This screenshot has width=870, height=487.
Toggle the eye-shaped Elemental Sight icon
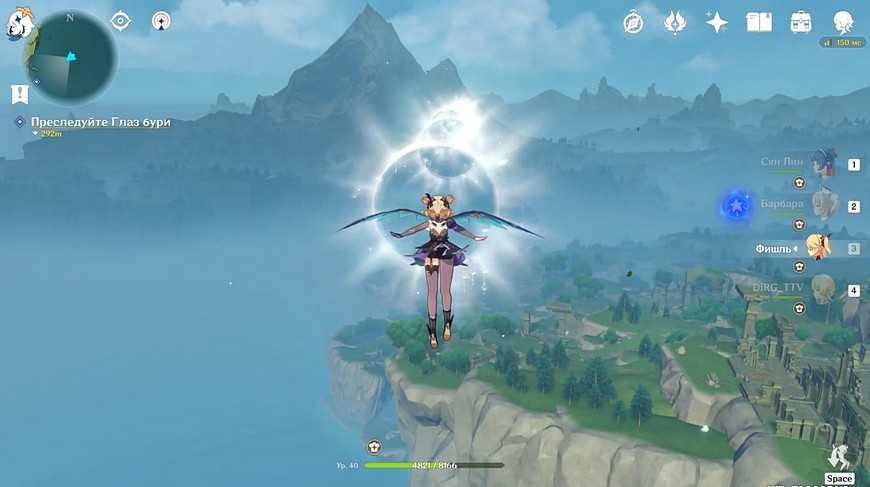pyautogui.click(x=120, y=20)
